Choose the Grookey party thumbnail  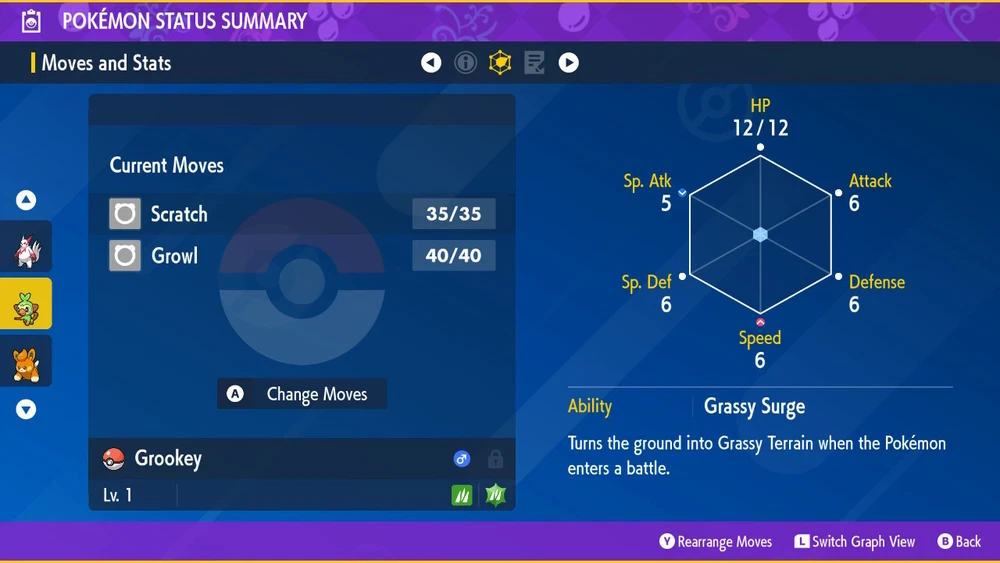(x=26, y=304)
